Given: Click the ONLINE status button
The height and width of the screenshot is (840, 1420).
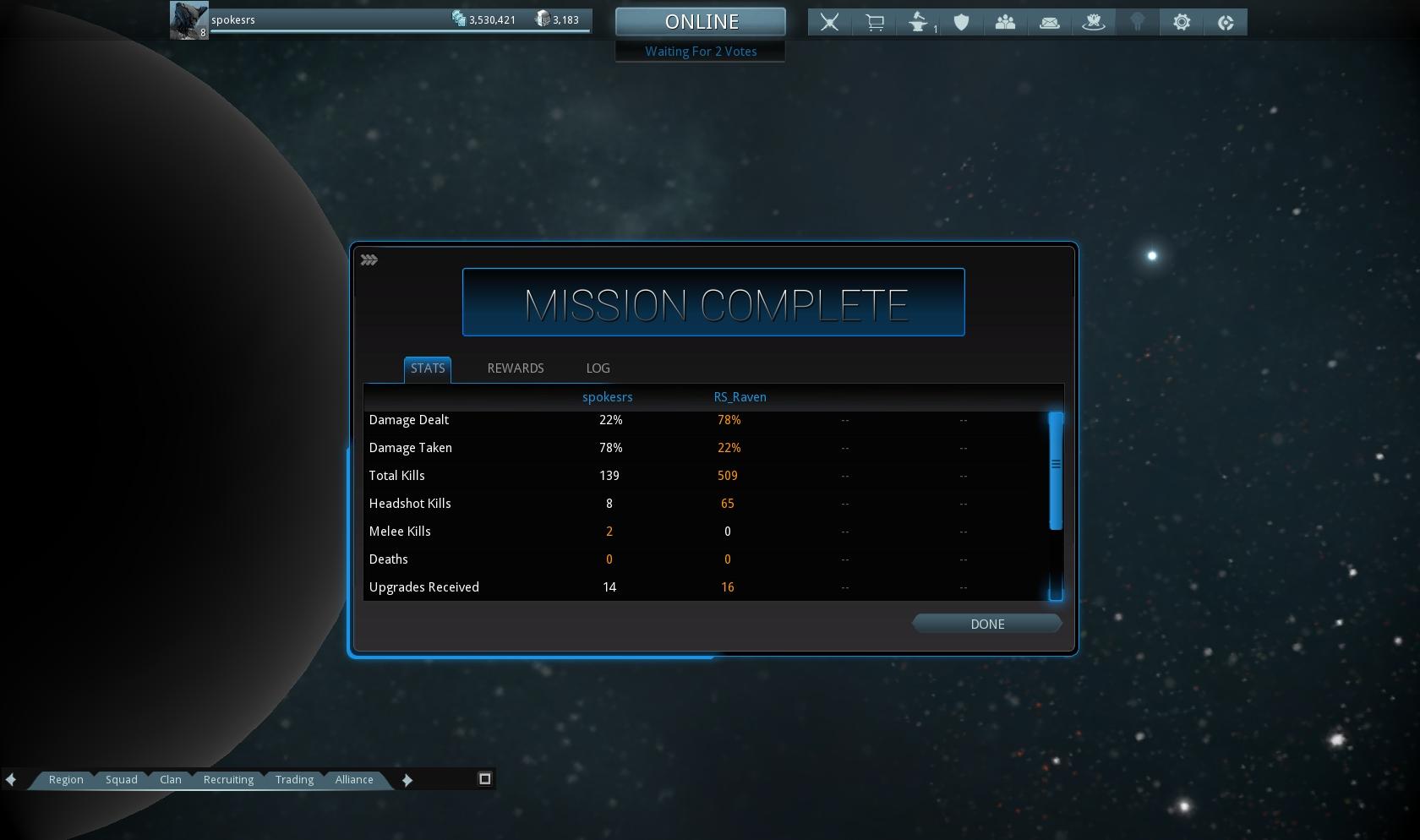Looking at the screenshot, I should pos(701,22).
